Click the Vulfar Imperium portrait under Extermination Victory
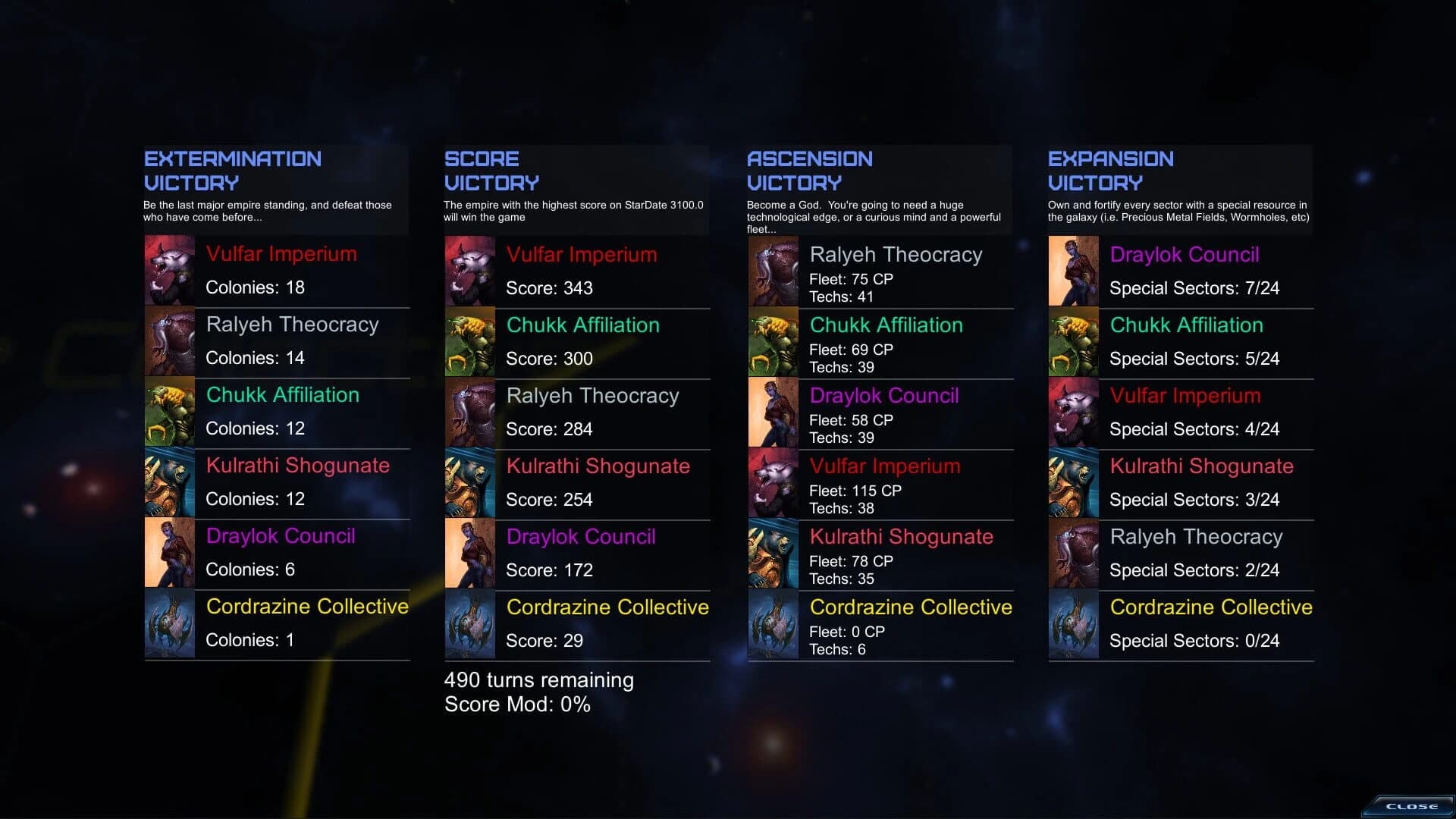The height and width of the screenshot is (819, 1456). [x=168, y=271]
